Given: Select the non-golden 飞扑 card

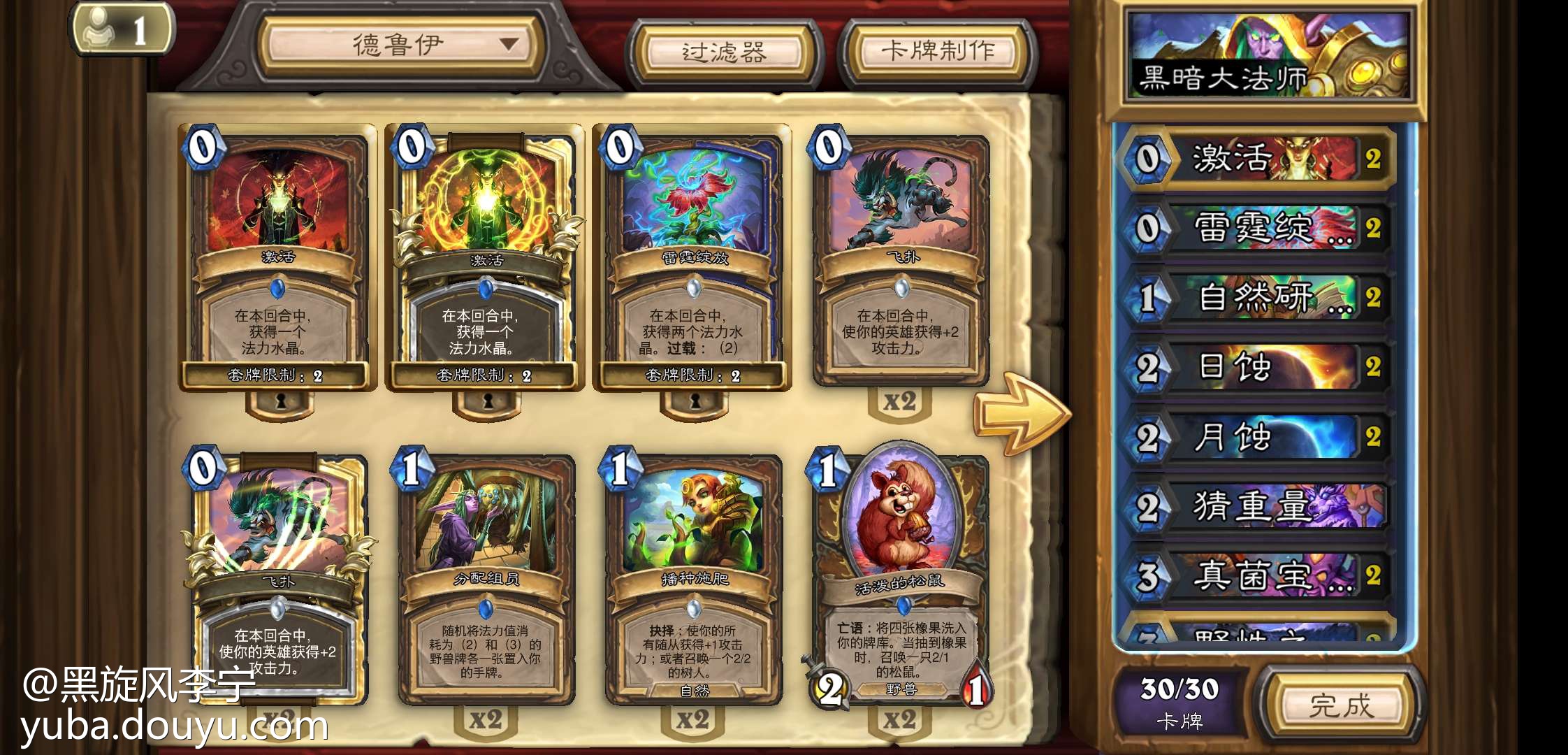Looking at the screenshot, I should pos(901,259).
